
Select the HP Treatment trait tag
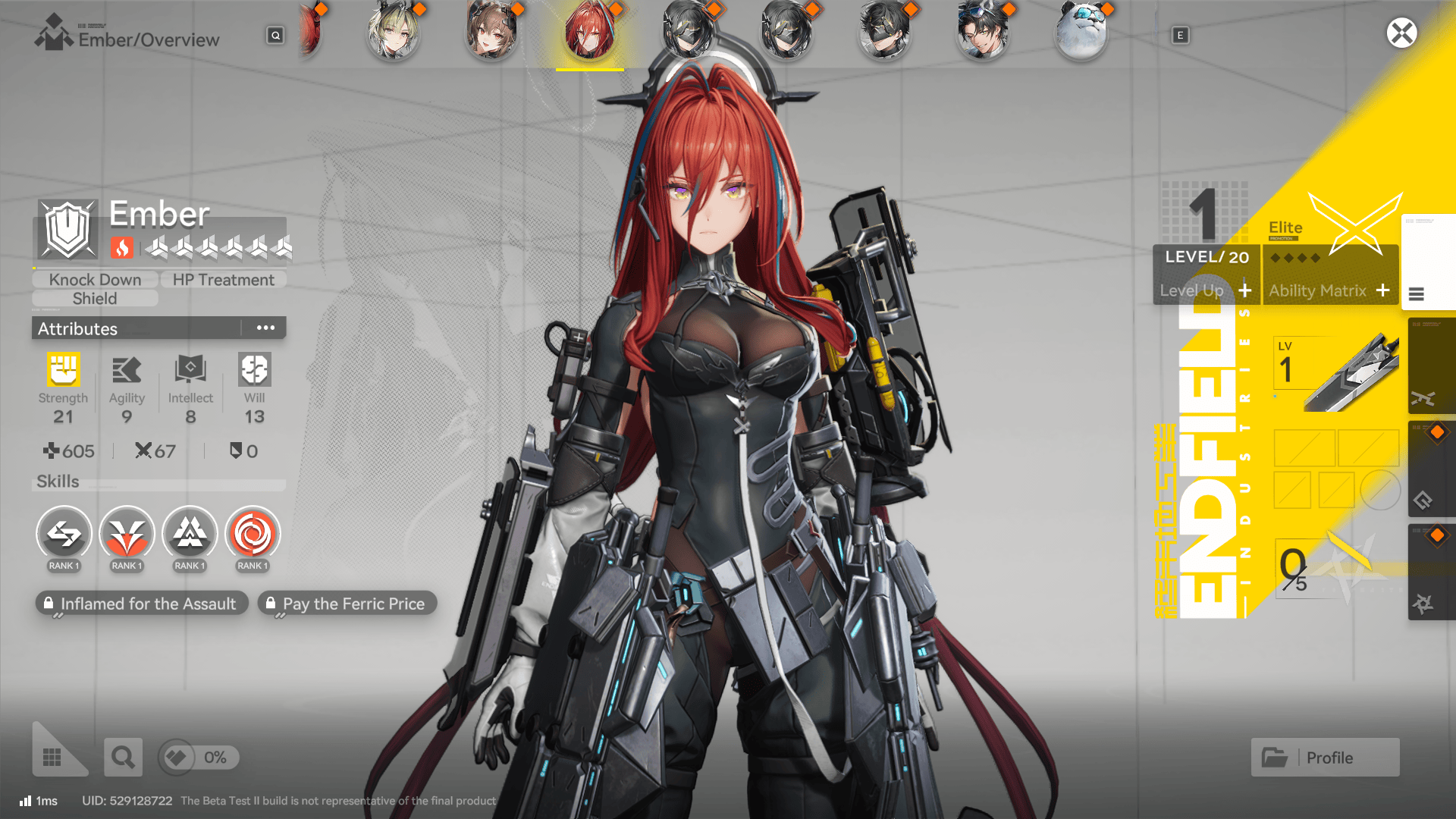[x=224, y=279]
